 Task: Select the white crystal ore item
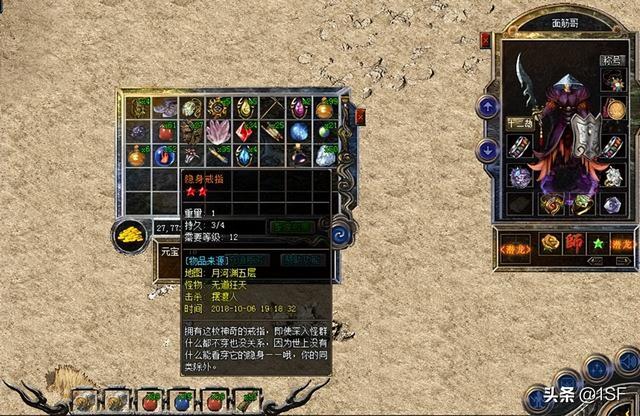point(325,155)
